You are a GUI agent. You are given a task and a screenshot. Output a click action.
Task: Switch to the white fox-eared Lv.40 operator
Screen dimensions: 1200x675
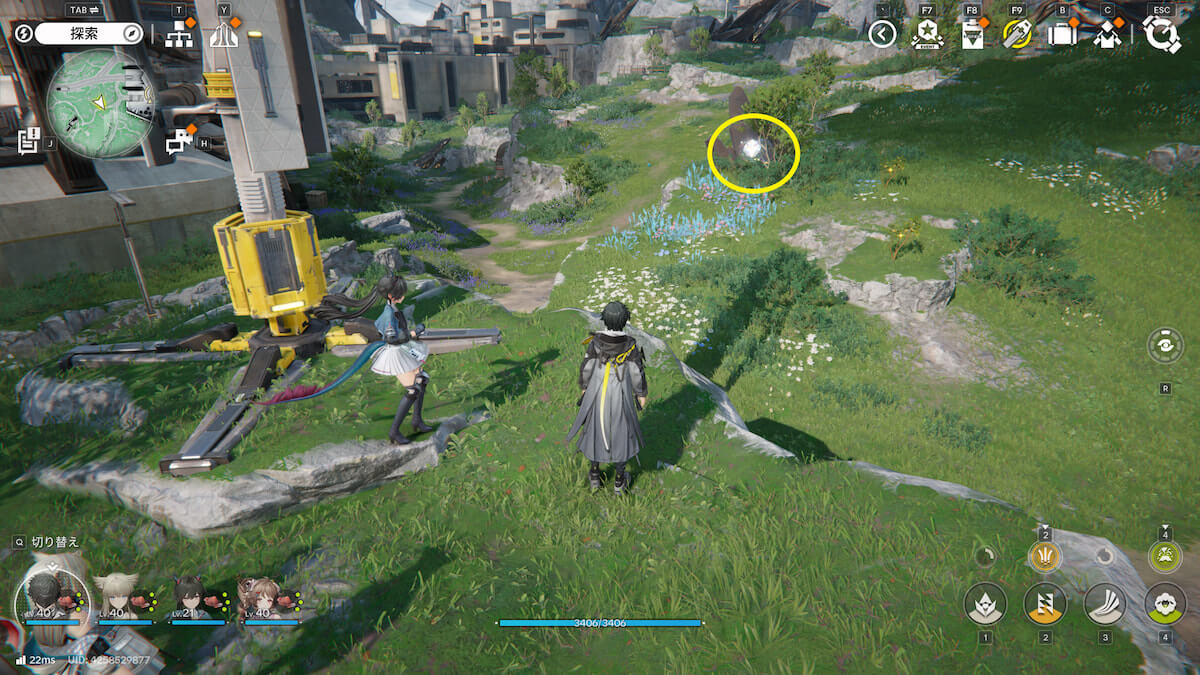click(x=115, y=597)
